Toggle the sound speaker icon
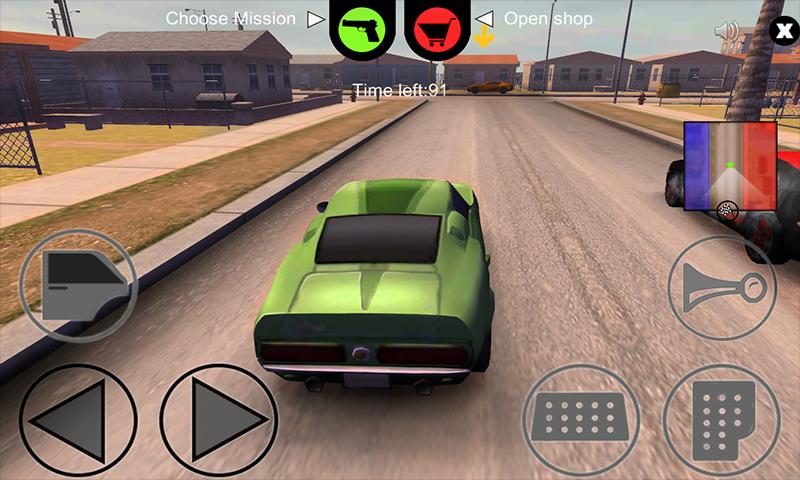Image resolution: width=800 pixels, height=480 pixels. [x=727, y=30]
